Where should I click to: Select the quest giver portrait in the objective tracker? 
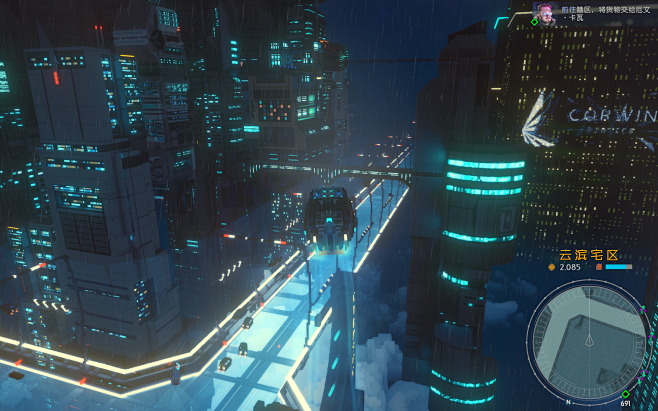[546, 12]
